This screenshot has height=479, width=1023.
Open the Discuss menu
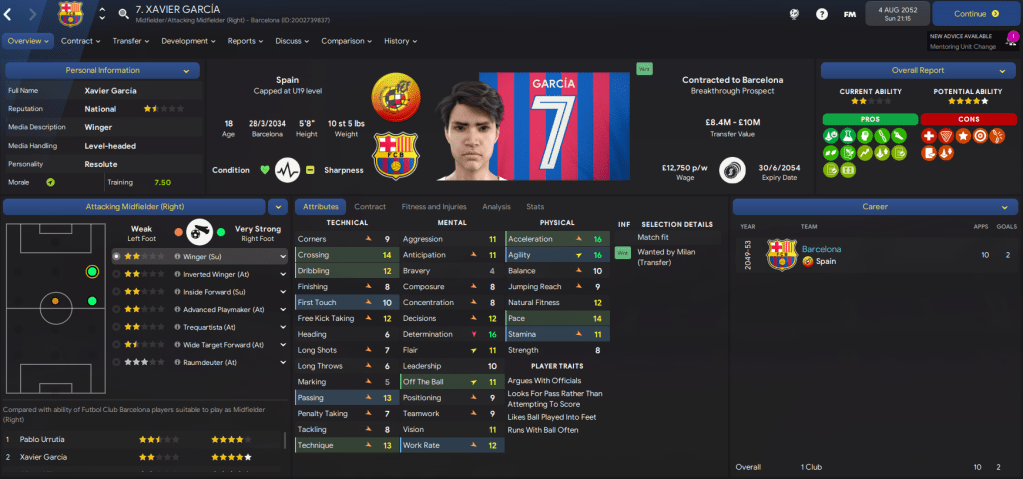(292, 41)
